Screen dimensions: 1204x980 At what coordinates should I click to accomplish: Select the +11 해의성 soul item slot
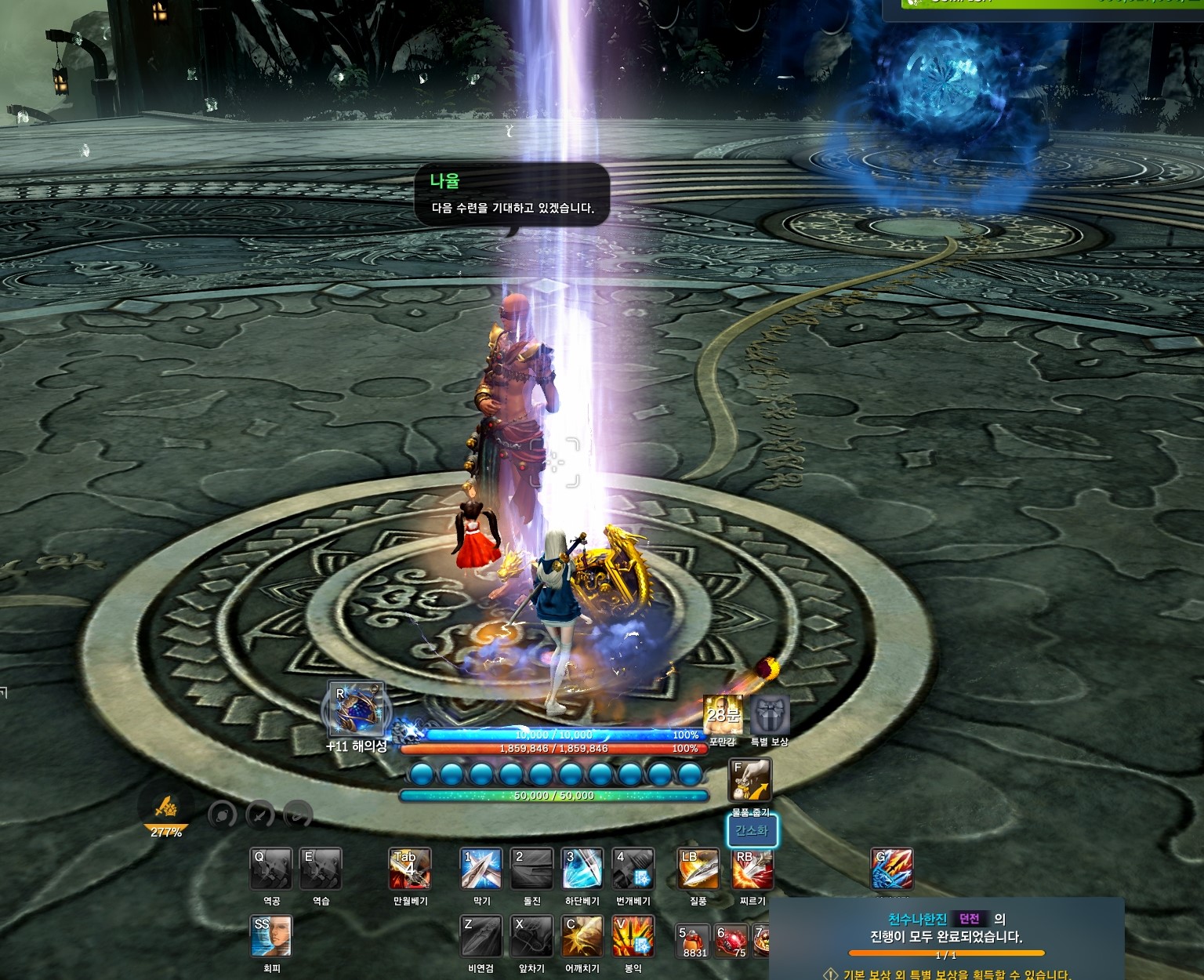click(x=356, y=709)
